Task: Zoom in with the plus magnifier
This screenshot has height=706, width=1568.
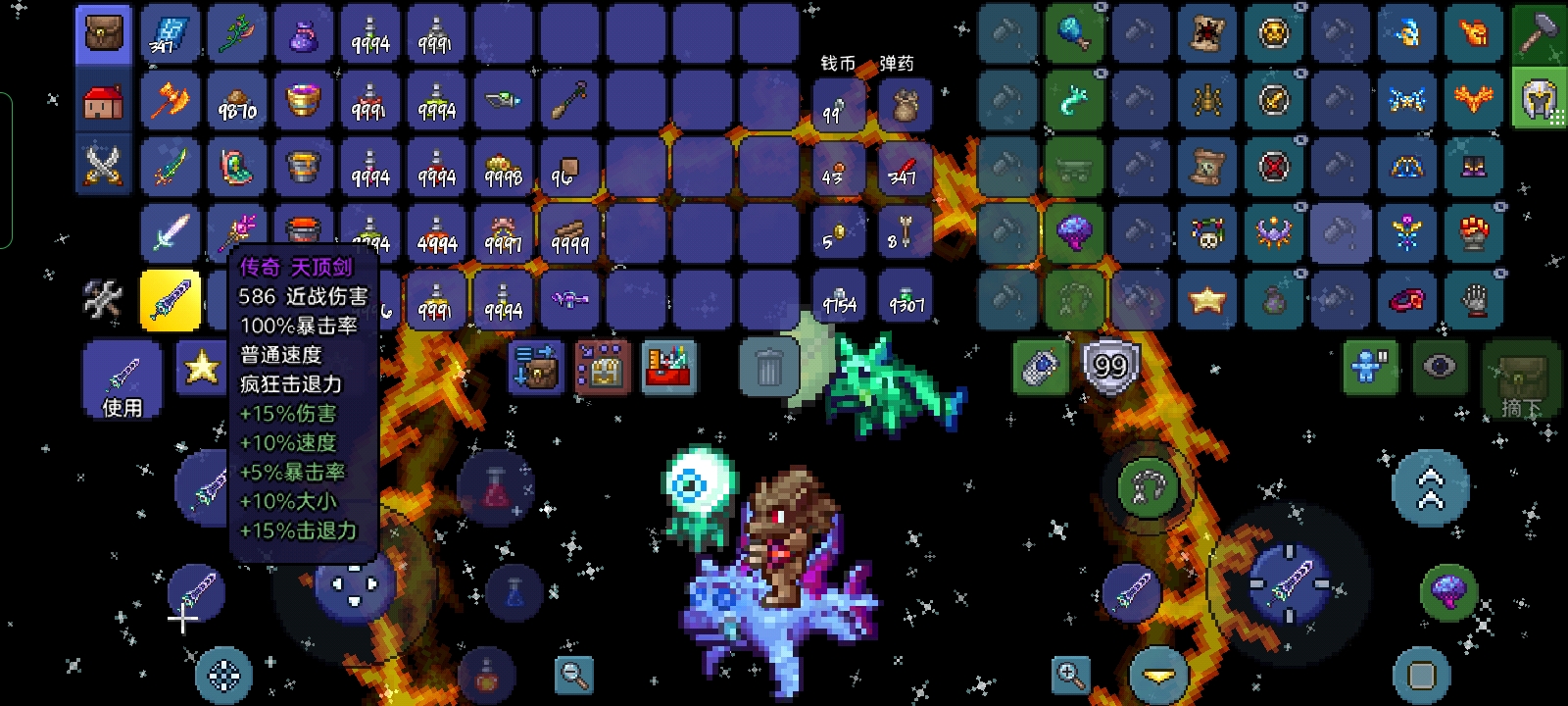Action: 1069,675
